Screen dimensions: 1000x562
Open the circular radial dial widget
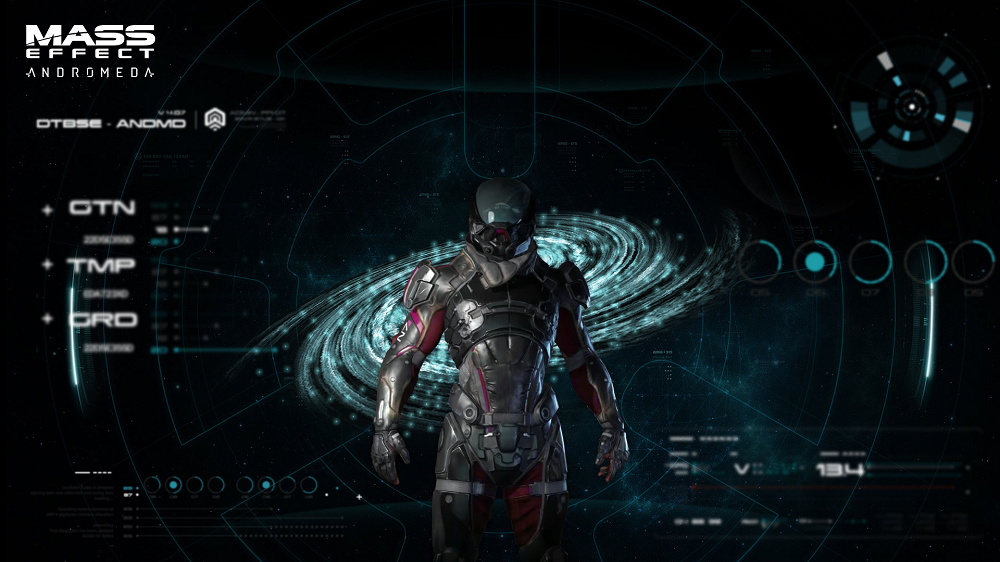pyautogui.click(x=910, y=104)
